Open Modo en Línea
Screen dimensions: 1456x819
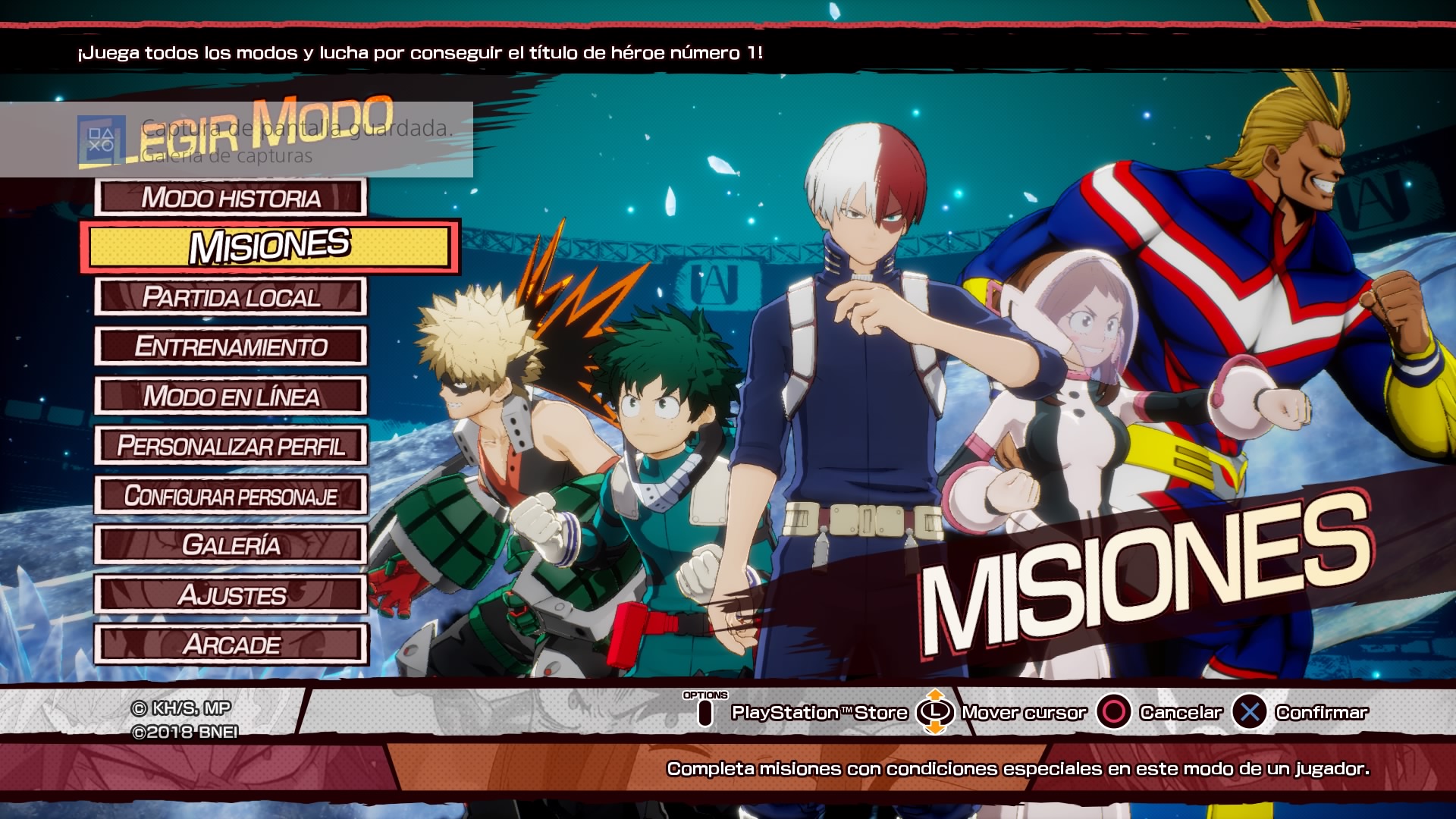pos(231,397)
